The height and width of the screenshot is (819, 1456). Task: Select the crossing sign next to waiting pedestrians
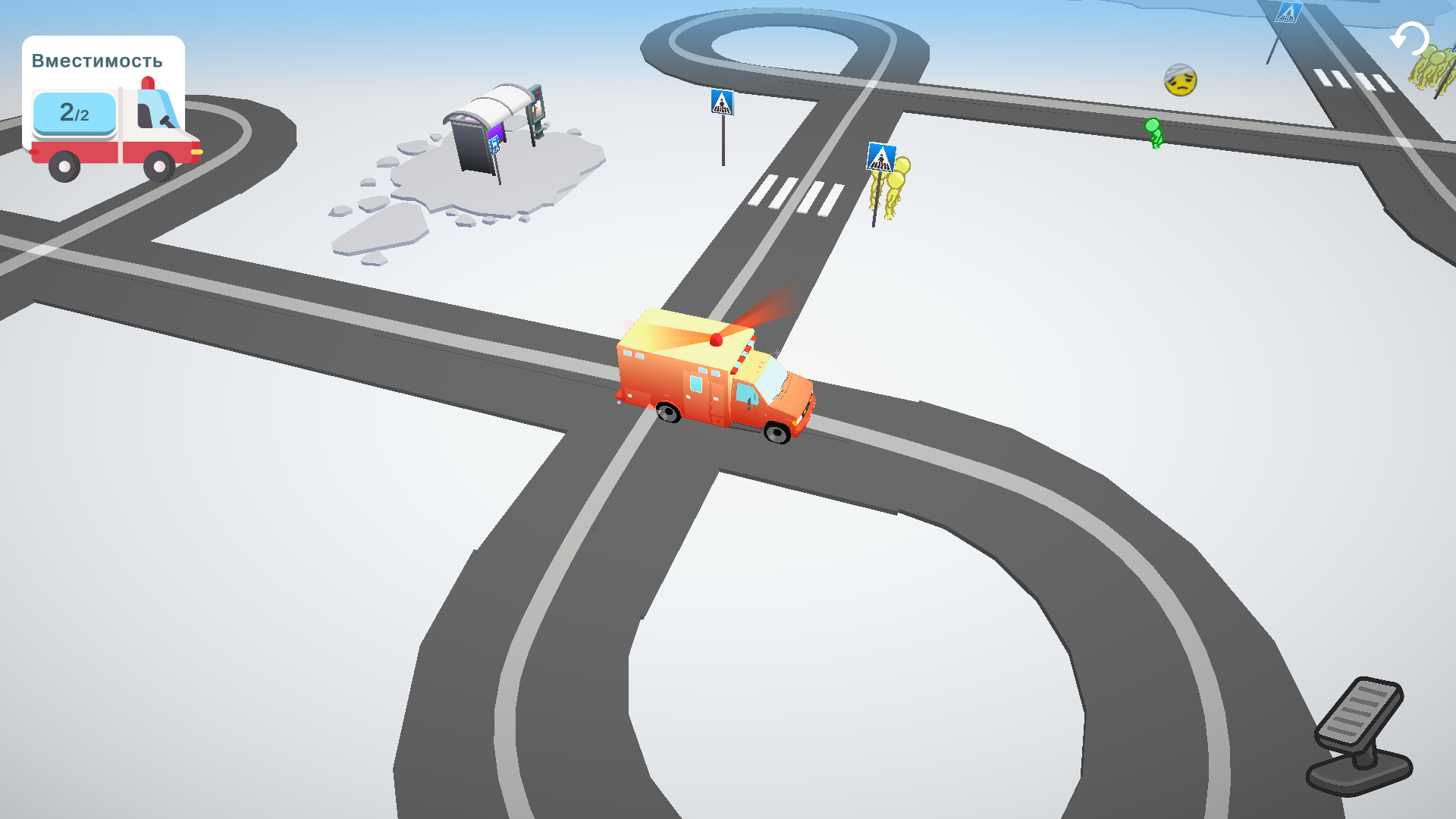(x=880, y=158)
